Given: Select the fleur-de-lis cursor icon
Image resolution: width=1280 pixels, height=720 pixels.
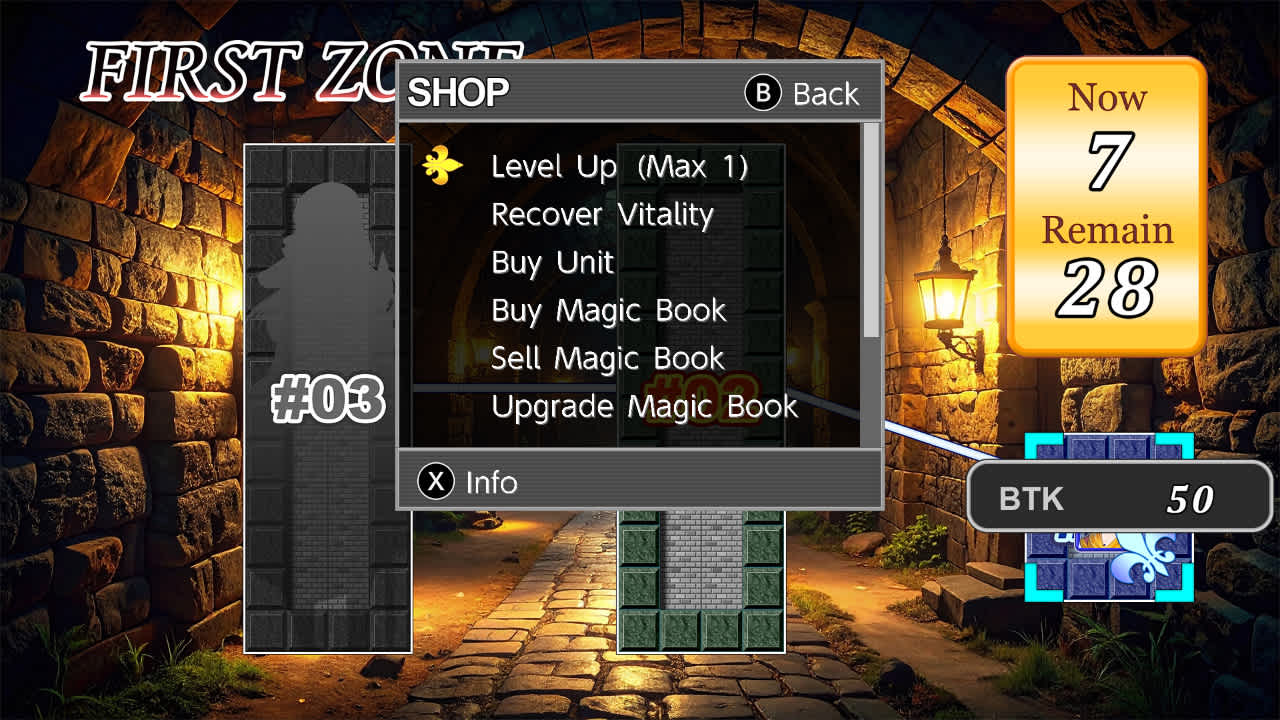Looking at the screenshot, I should [x=441, y=166].
